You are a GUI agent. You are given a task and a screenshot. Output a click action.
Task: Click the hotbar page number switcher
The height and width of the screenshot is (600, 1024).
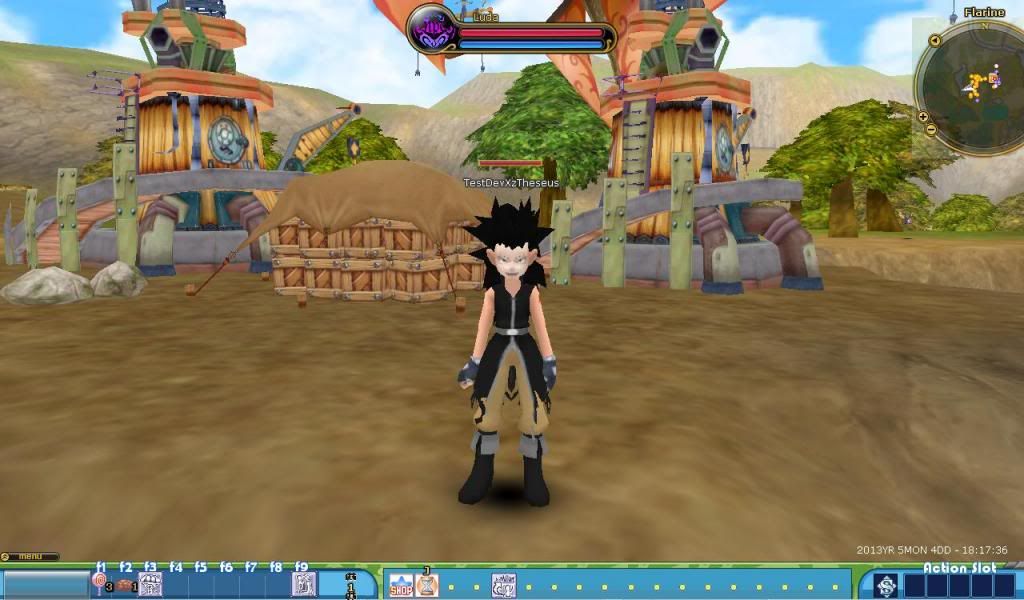350,584
